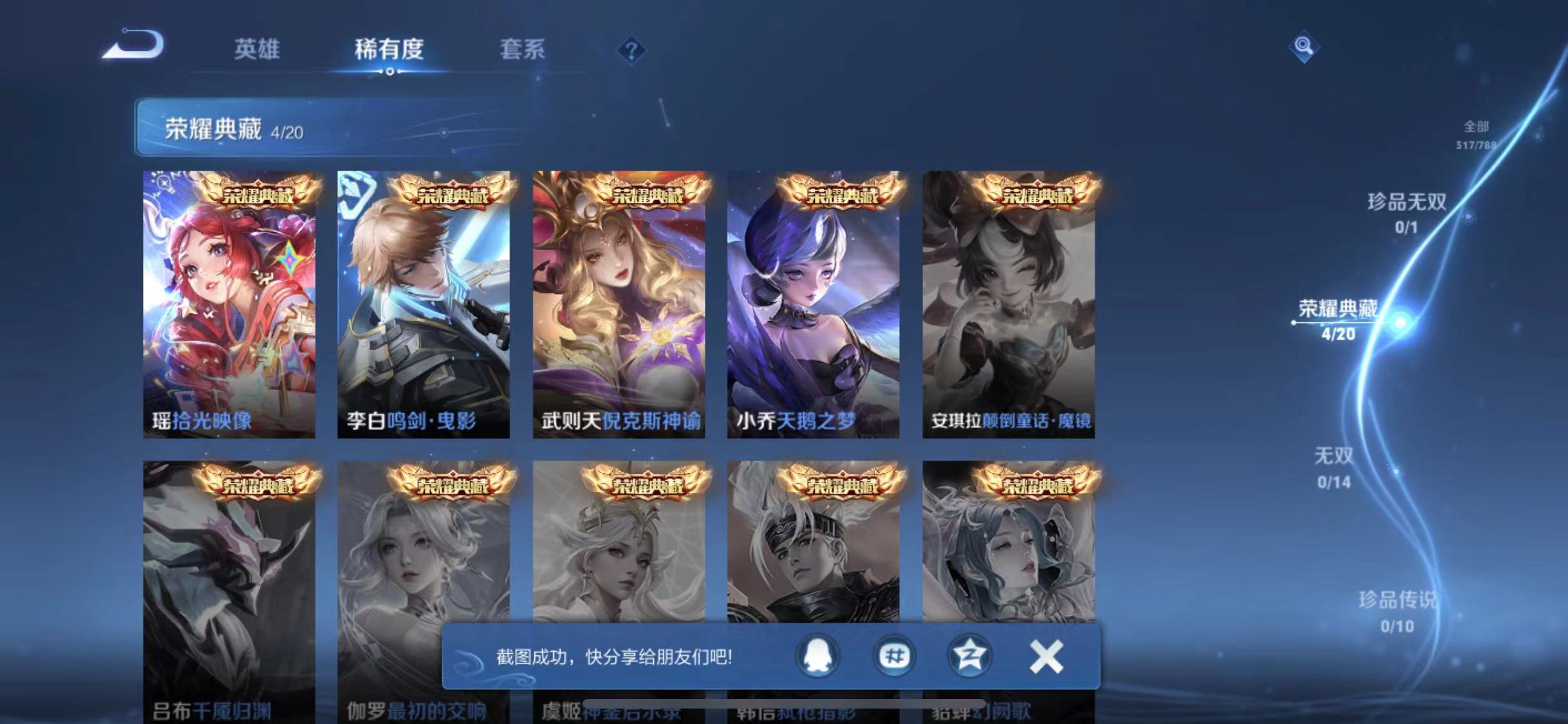Tap the back arrow to exit collection view
The height and width of the screenshot is (724, 1568).
[x=132, y=44]
